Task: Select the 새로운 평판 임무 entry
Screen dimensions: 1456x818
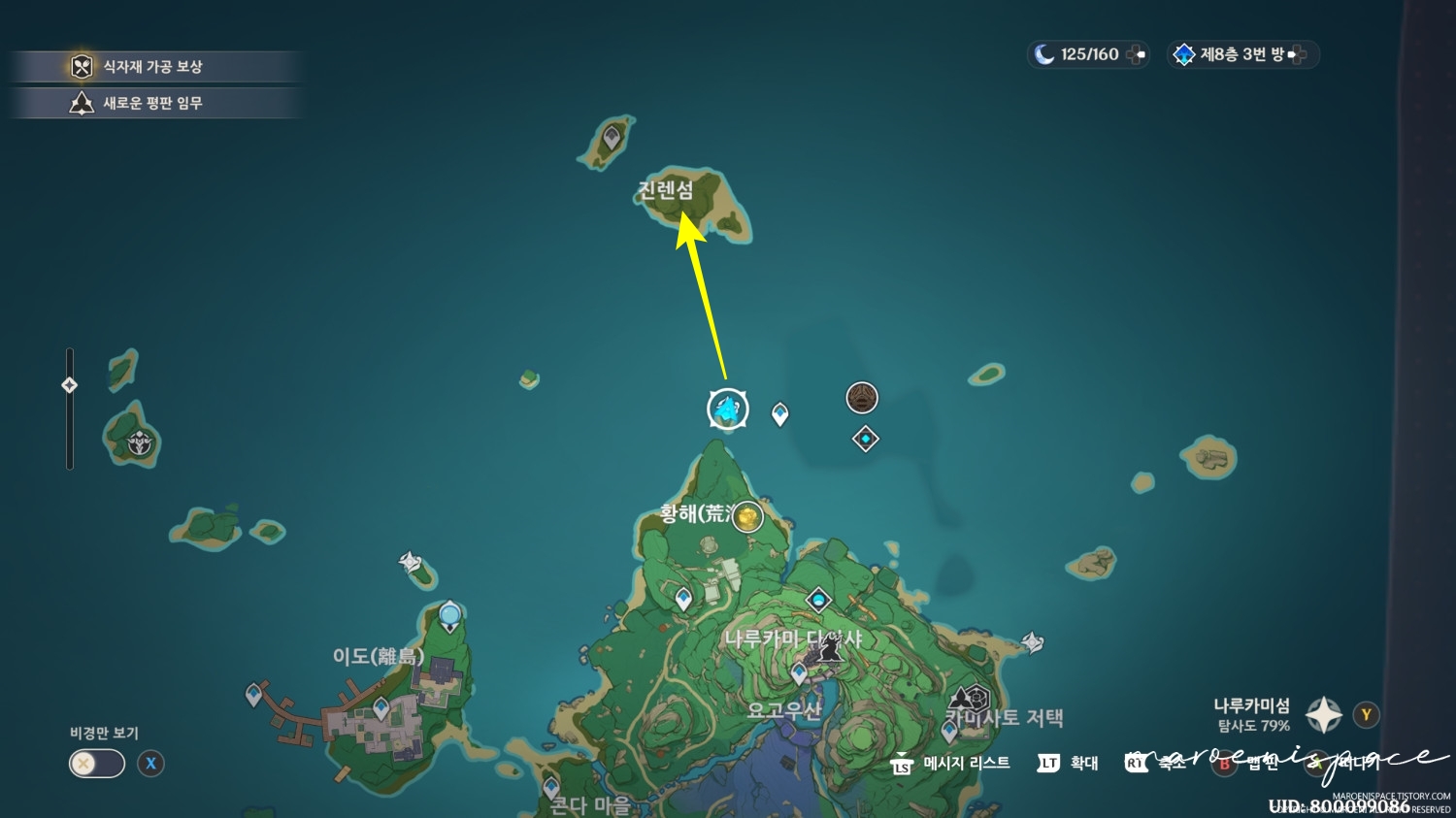Action: (x=155, y=103)
